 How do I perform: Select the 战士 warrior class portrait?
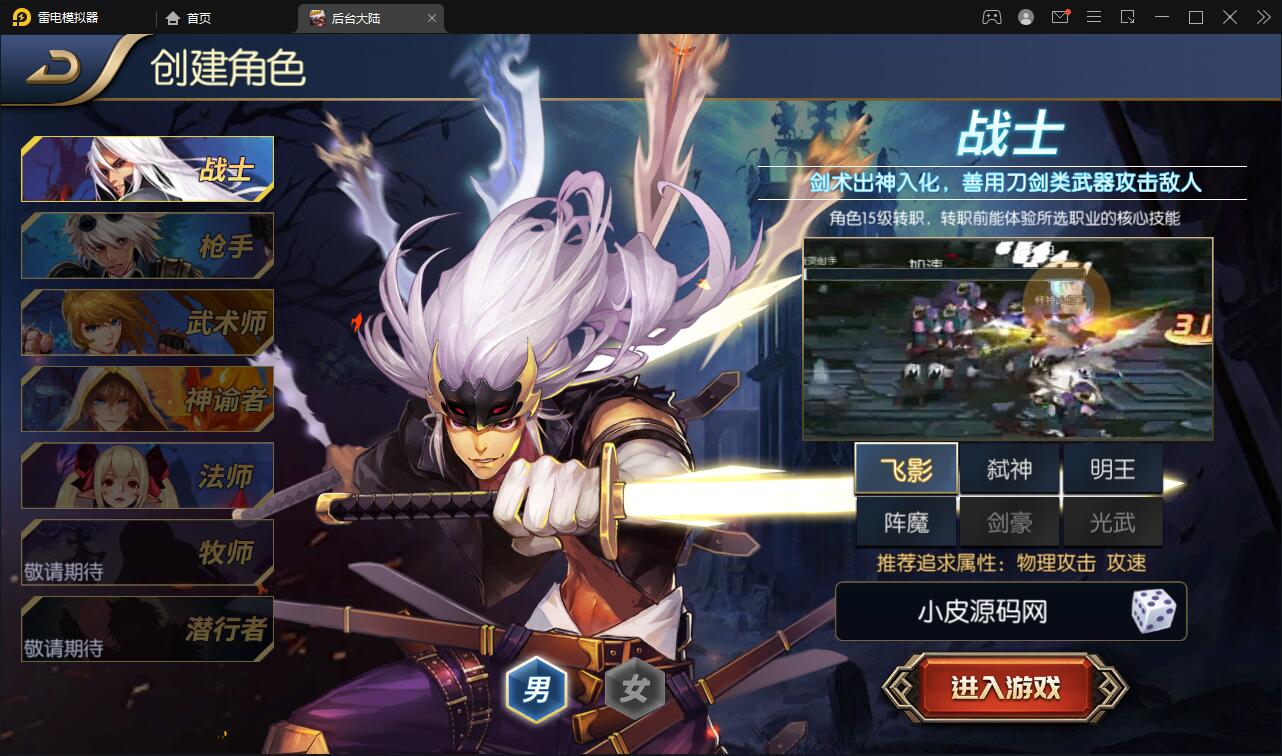[x=147, y=168]
